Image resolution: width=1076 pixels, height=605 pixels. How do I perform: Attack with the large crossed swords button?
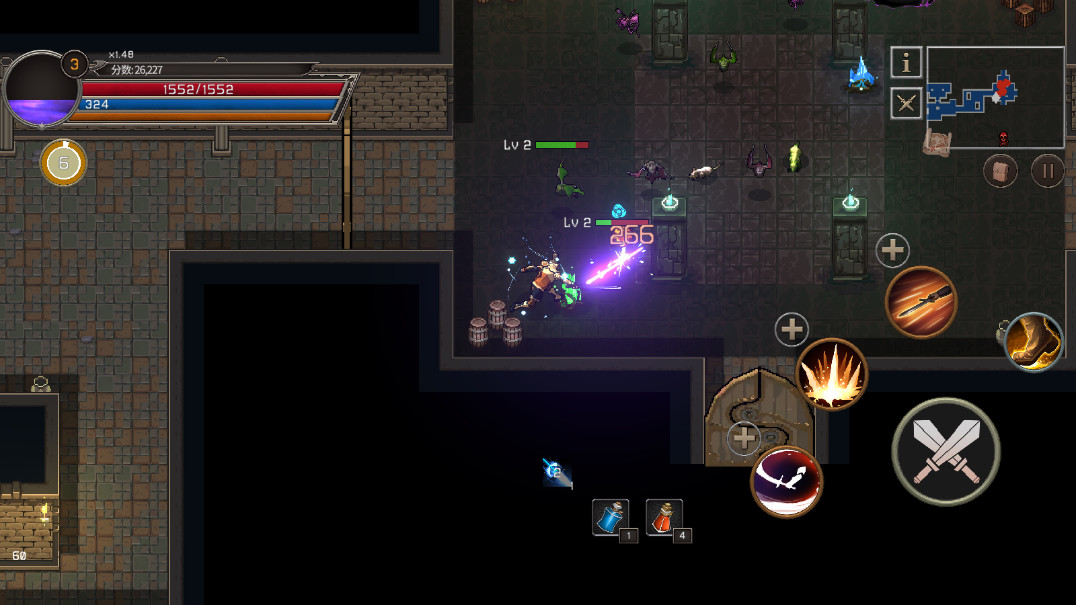tap(945, 451)
